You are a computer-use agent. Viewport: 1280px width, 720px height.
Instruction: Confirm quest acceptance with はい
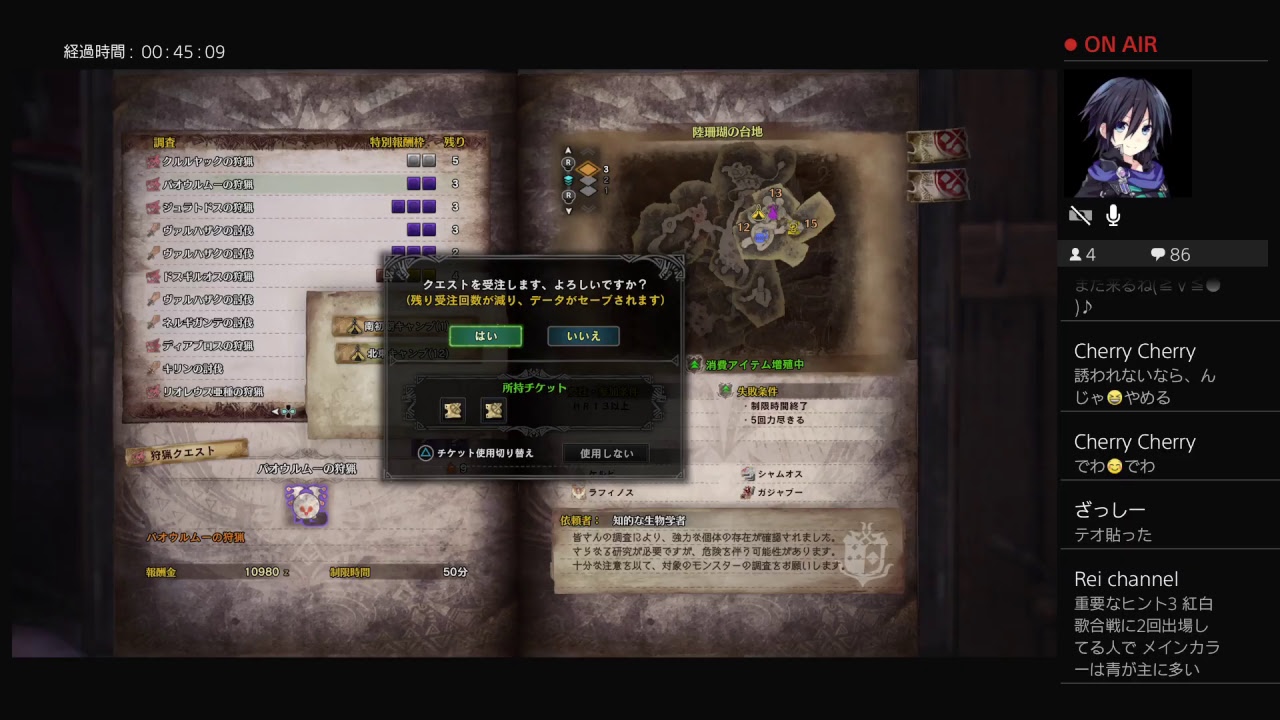pyautogui.click(x=486, y=336)
